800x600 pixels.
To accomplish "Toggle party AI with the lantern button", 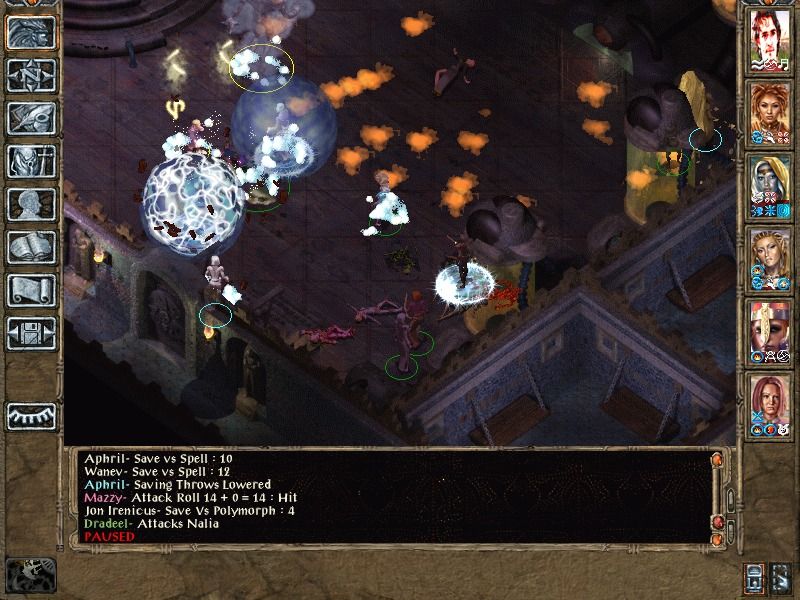I will click(x=755, y=577).
